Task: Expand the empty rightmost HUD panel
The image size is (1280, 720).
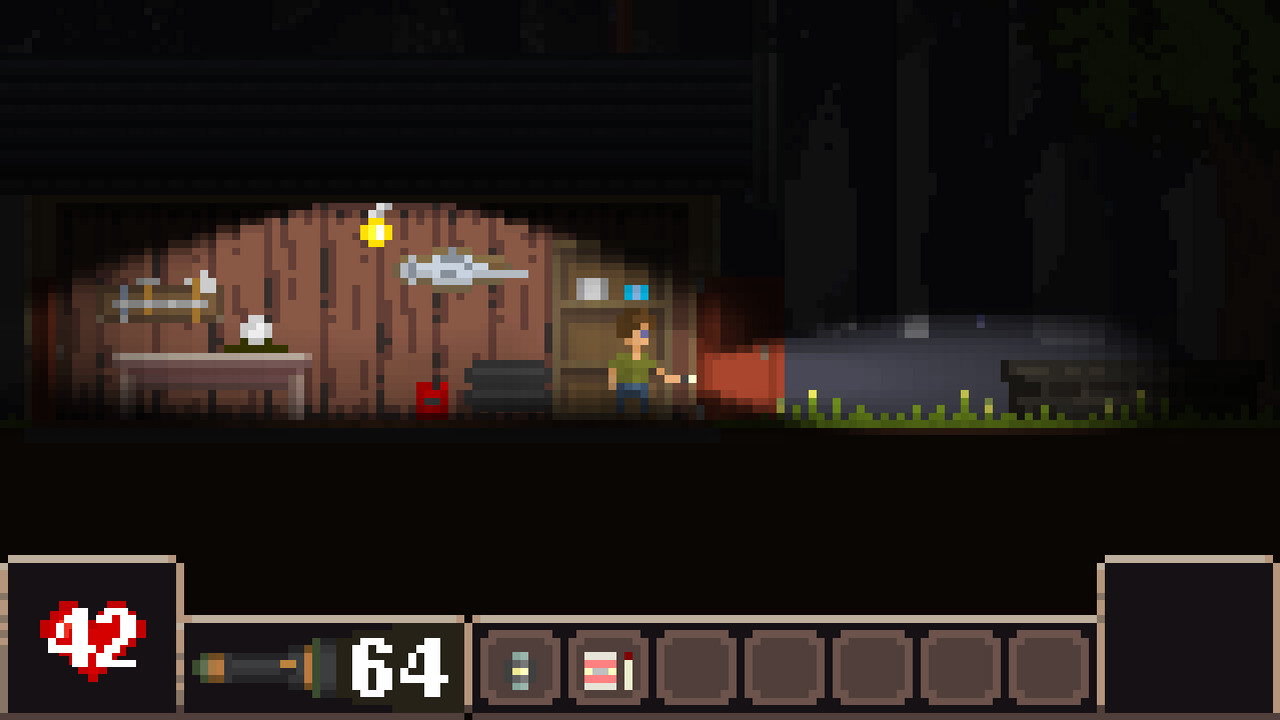Action: (1190, 636)
